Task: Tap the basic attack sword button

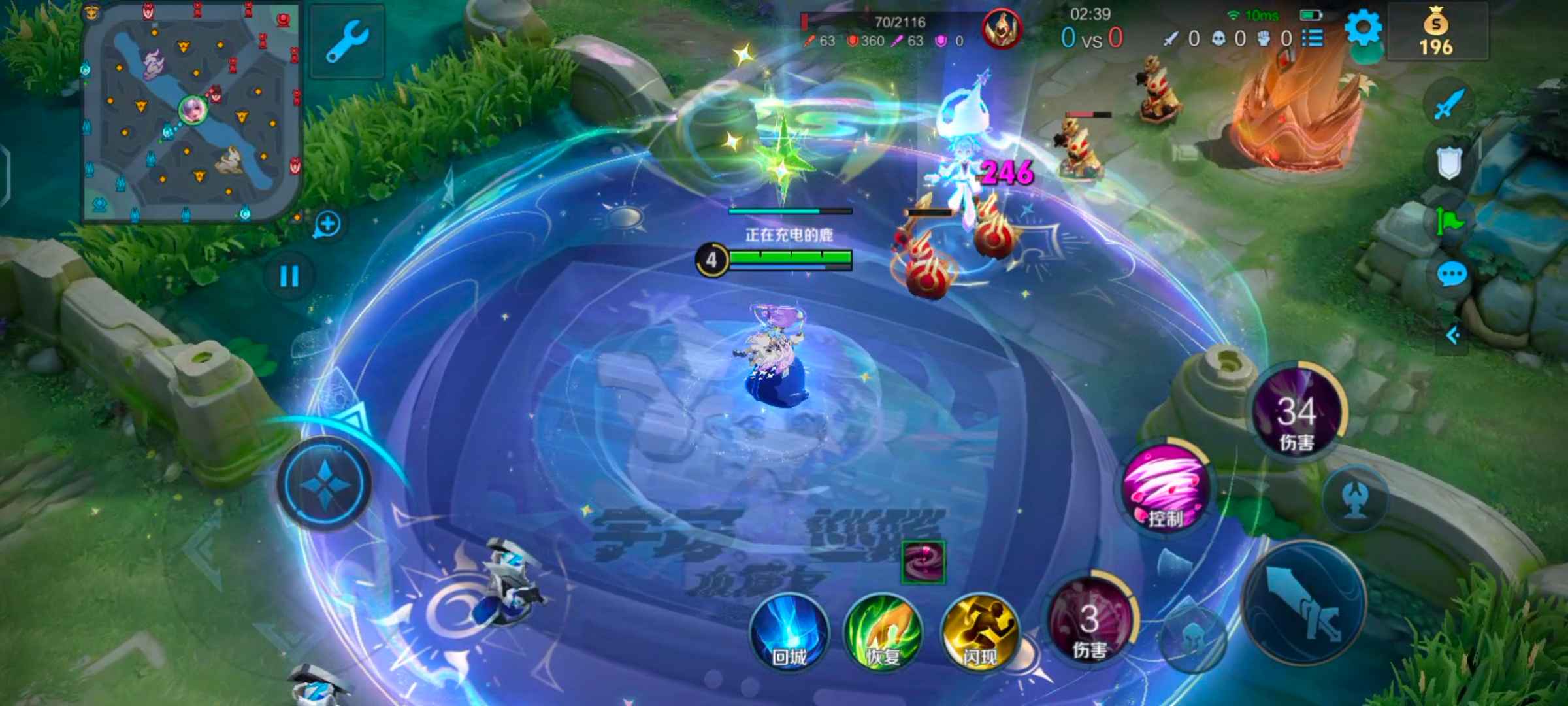Action: 1304,607
